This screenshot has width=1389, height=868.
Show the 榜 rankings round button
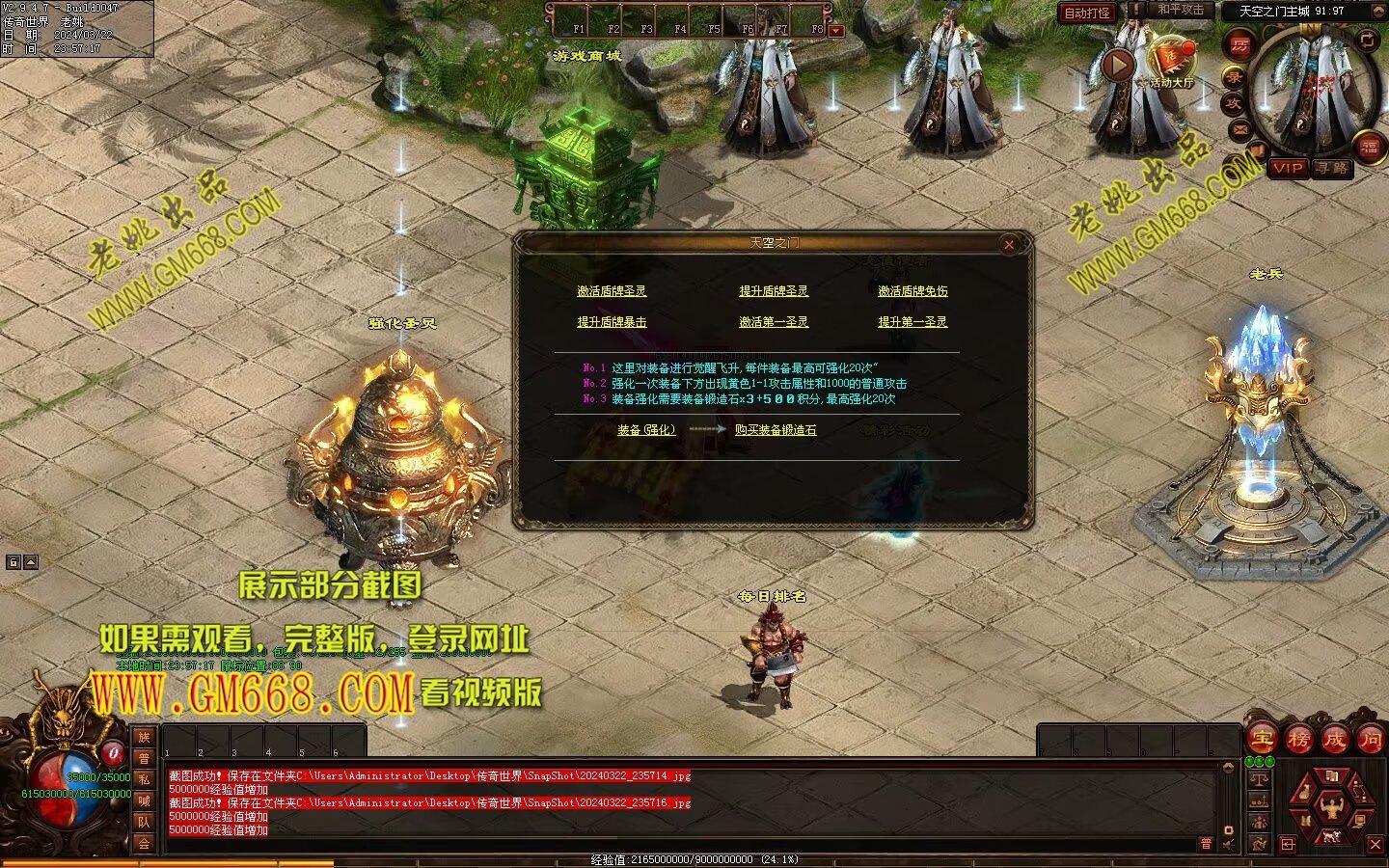(1298, 740)
